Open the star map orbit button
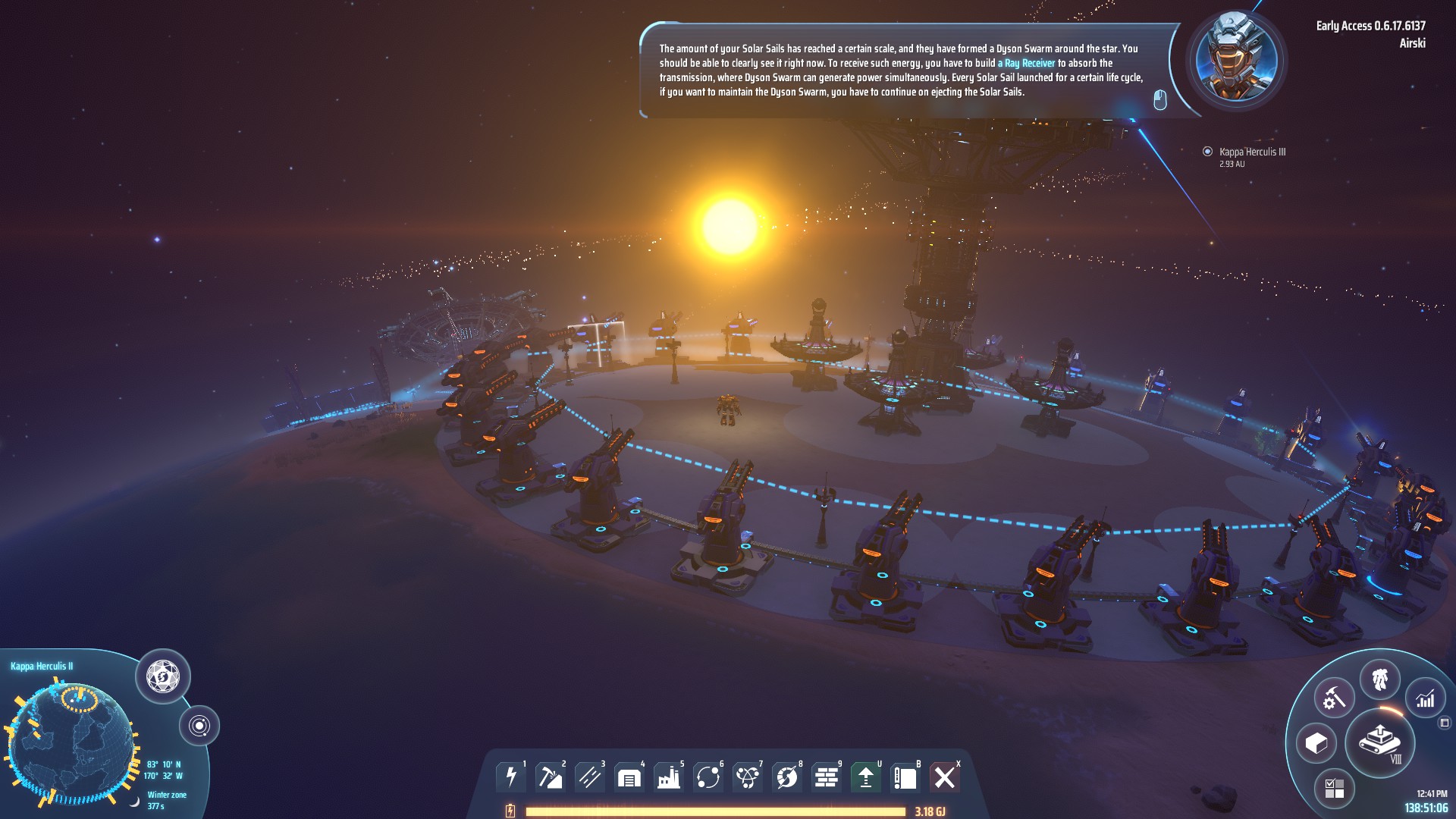1456x819 pixels. [x=199, y=726]
